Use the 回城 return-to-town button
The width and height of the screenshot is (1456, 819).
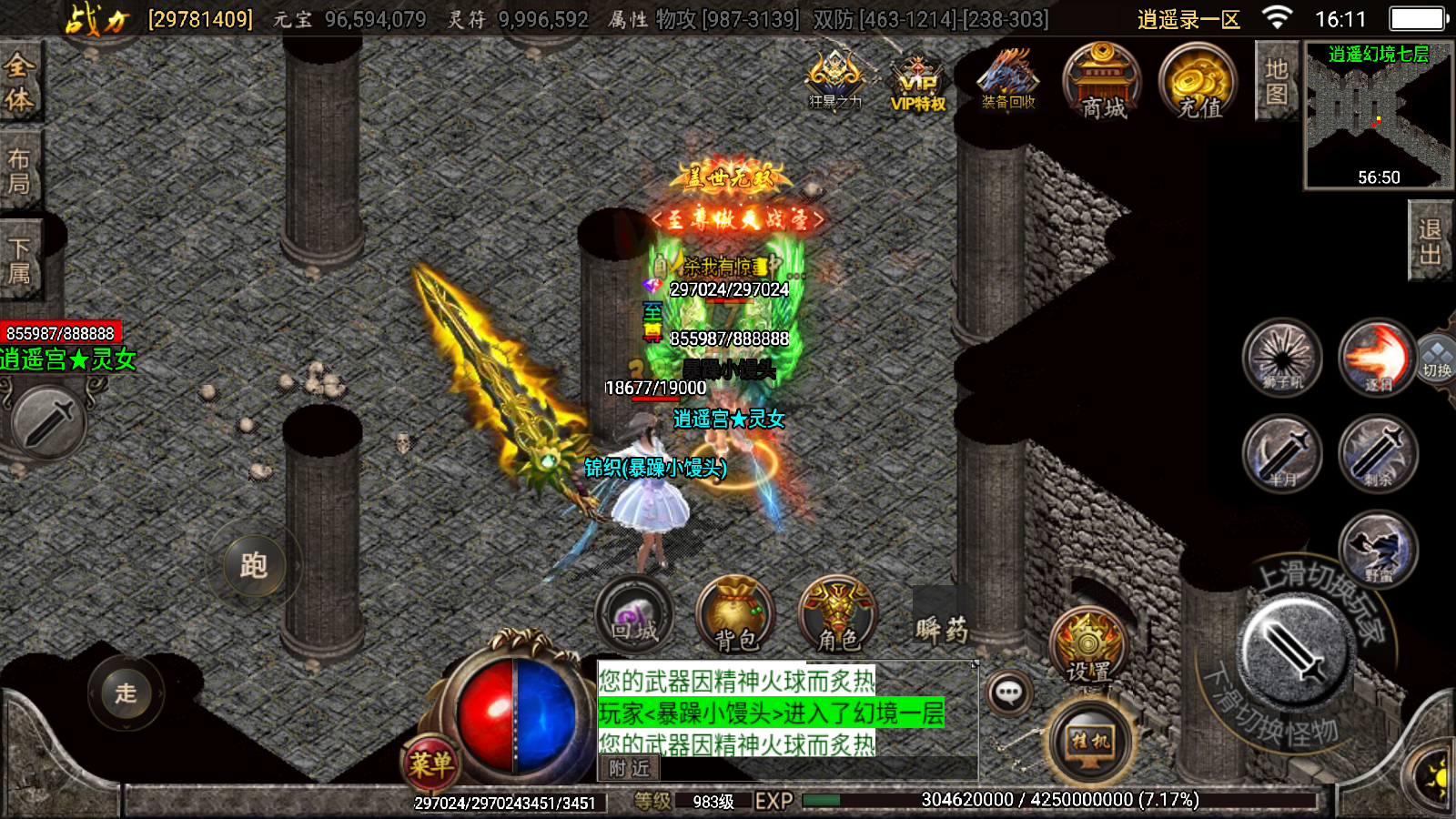point(634,616)
